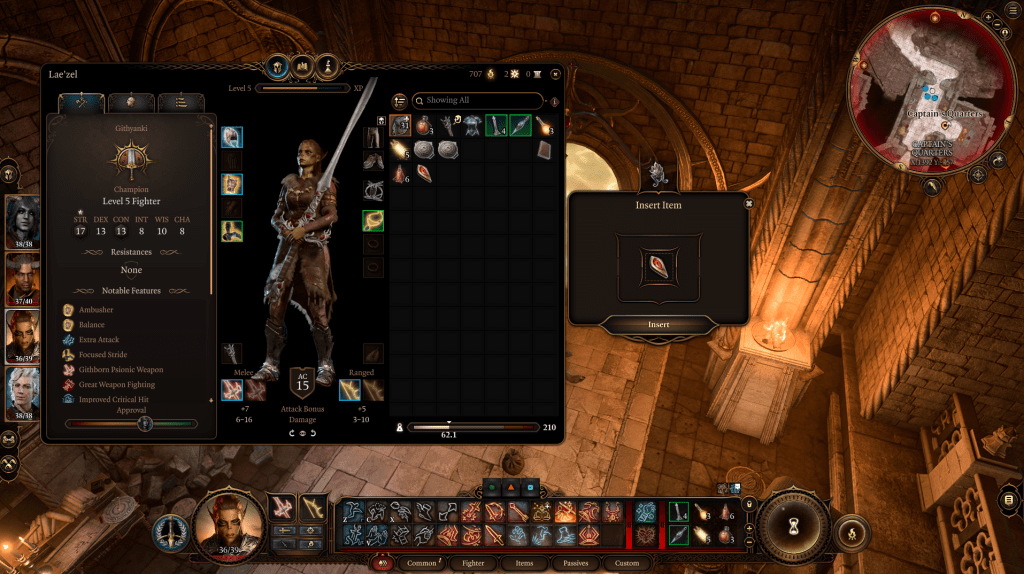Select the Custom hotbar tab
The height and width of the screenshot is (574, 1024).
pyautogui.click(x=627, y=563)
